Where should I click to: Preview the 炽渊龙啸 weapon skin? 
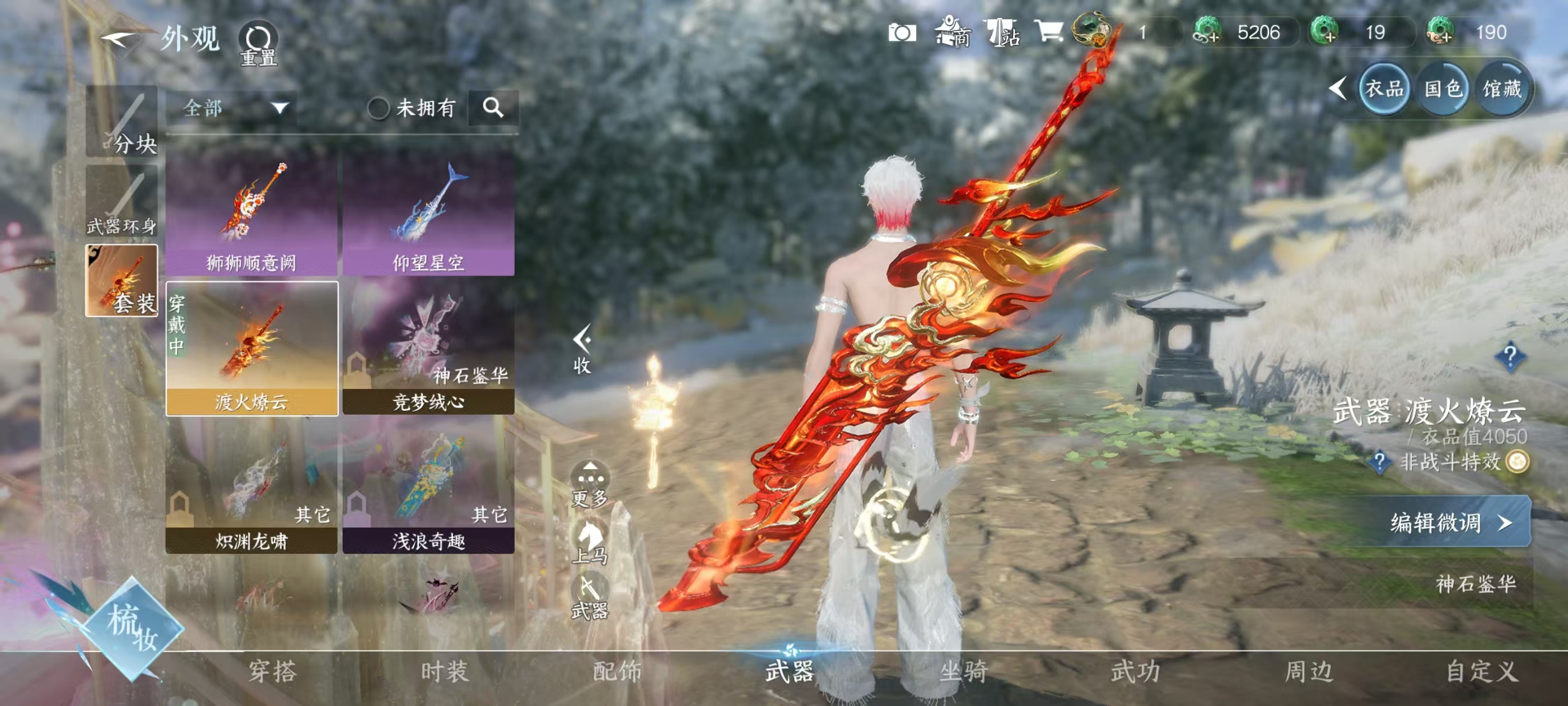point(251,487)
